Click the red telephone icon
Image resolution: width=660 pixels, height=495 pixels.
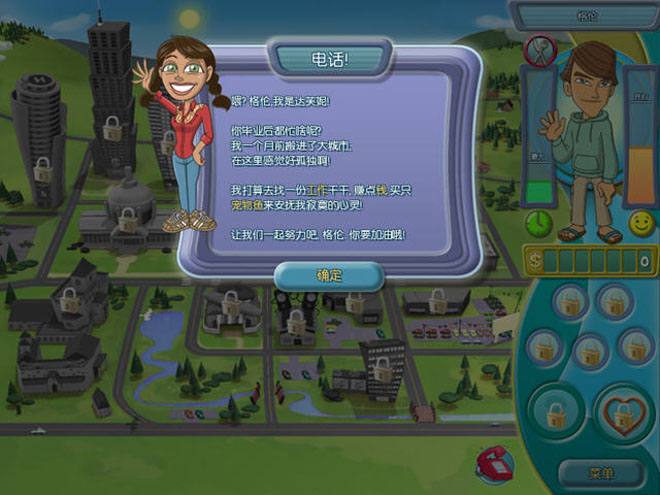[x=492, y=462]
